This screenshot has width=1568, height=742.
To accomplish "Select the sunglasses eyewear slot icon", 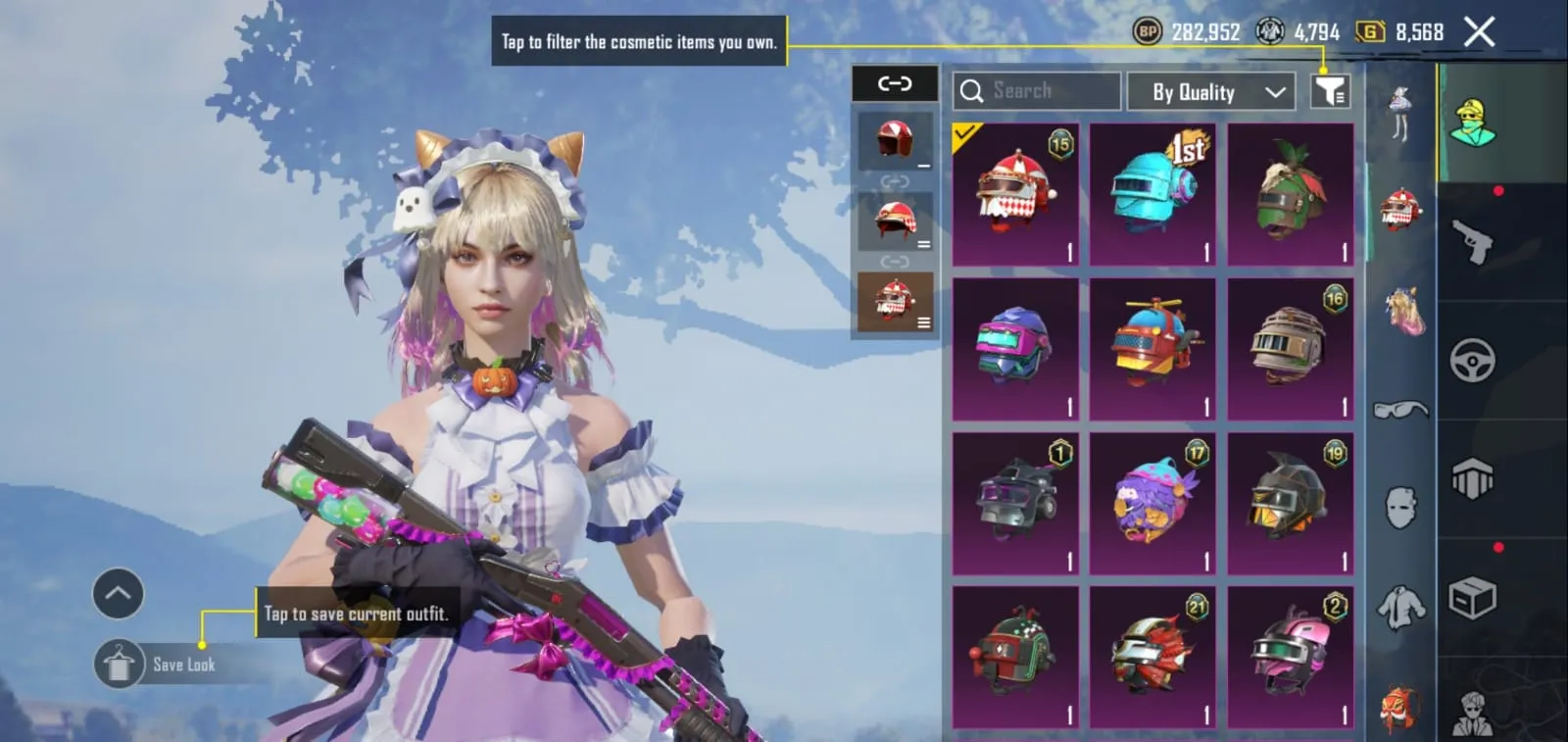I will [1399, 407].
